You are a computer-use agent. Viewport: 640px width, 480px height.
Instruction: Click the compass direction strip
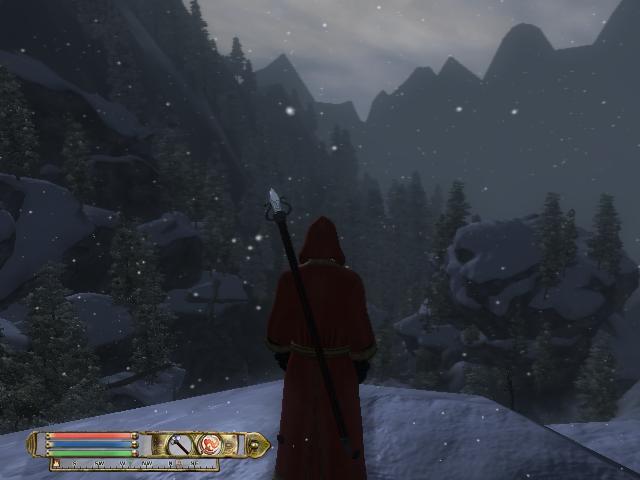[x=134, y=465]
